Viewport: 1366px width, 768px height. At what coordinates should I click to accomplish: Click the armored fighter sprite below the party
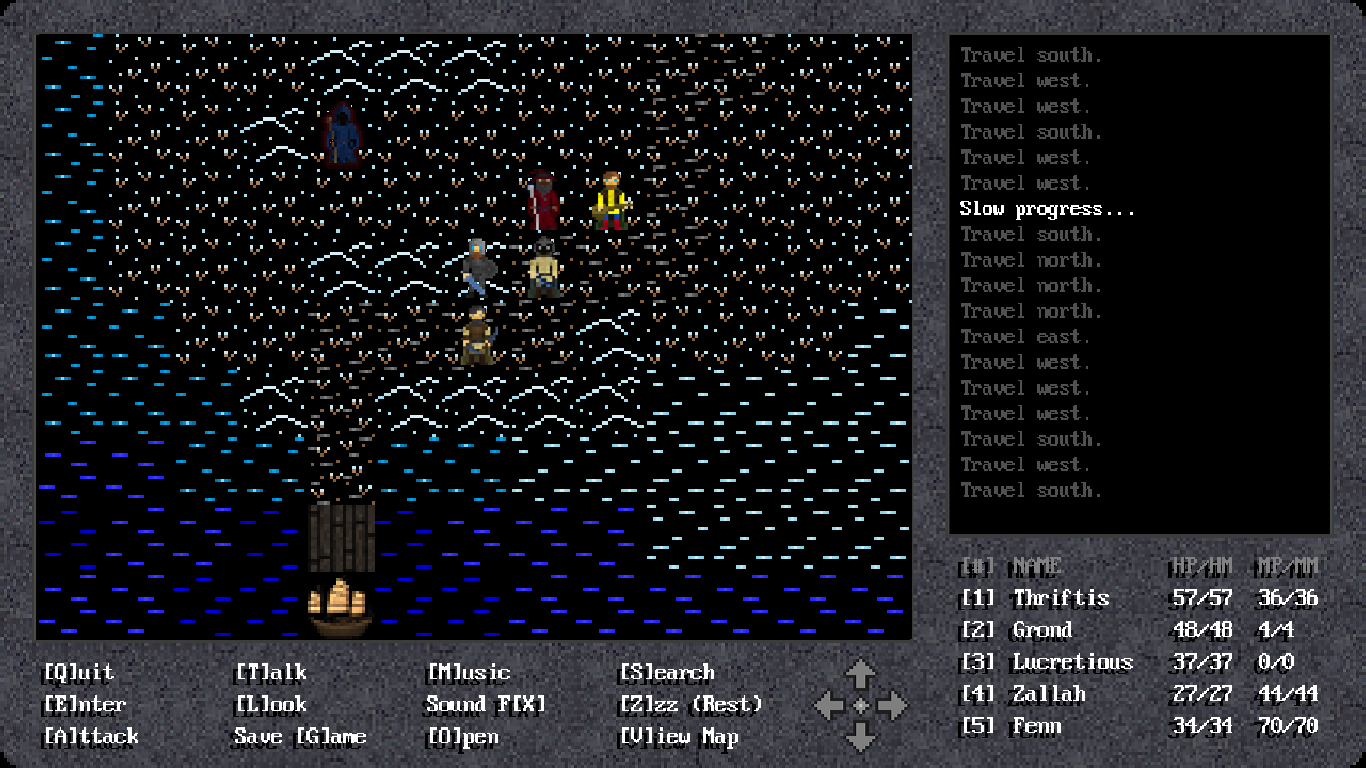click(x=478, y=335)
